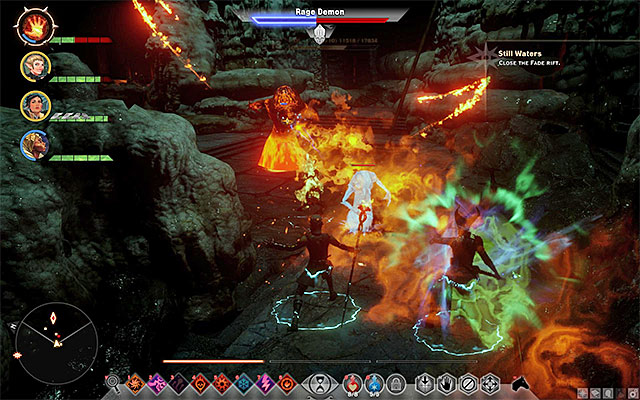This screenshot has width=640, height=400.
Task: Select the blonde elf party member portrait
Action: pyautogui.click(x=33, y=66)
